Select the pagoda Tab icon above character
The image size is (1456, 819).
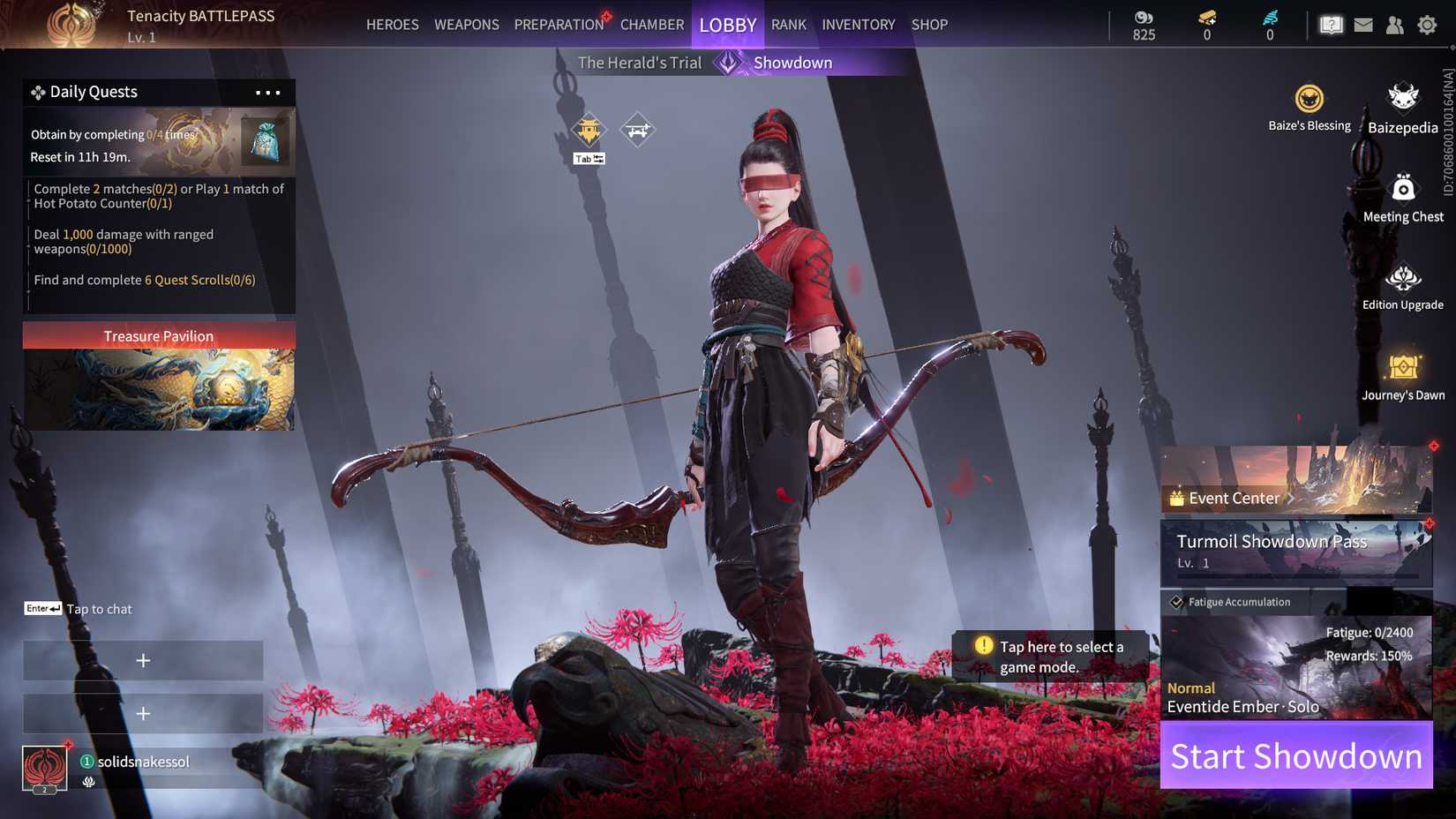tap(588, 129)
